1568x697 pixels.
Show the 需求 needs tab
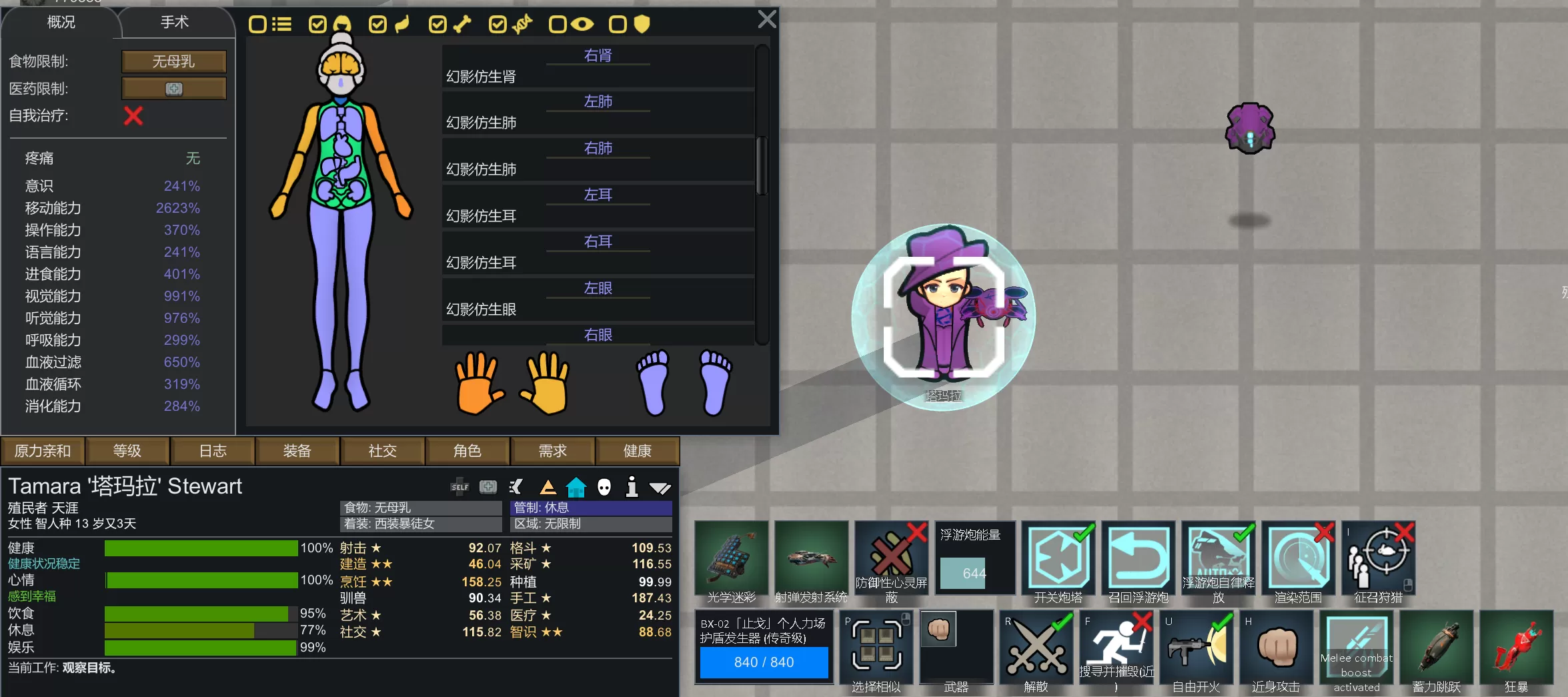point(552,452)
